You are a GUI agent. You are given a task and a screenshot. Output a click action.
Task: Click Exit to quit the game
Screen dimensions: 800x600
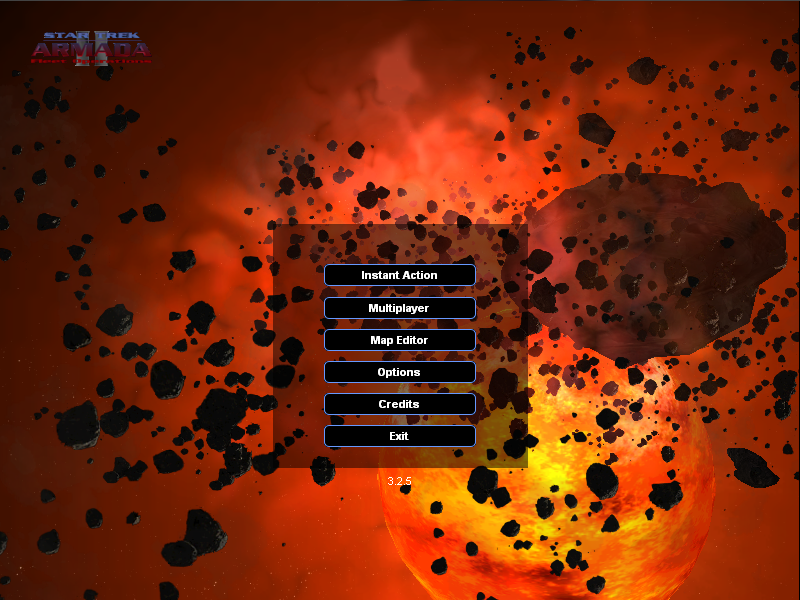pos(399,436)
